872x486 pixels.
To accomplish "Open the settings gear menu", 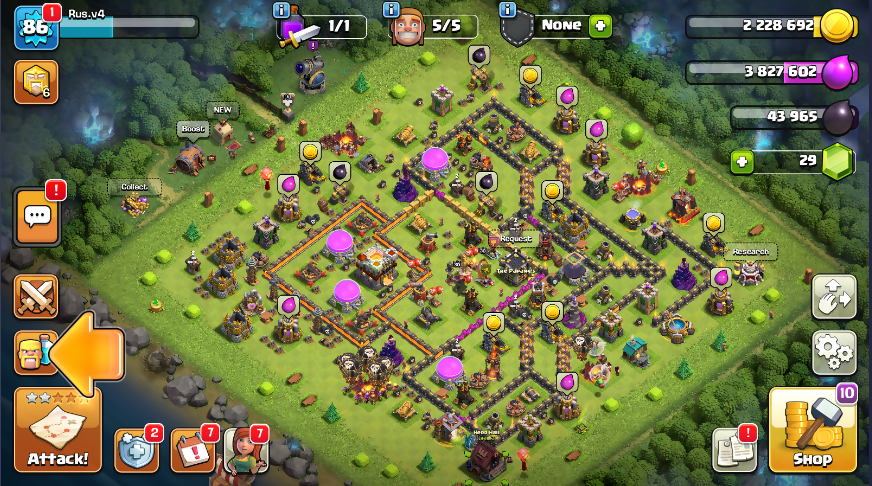I will (833, 351).
